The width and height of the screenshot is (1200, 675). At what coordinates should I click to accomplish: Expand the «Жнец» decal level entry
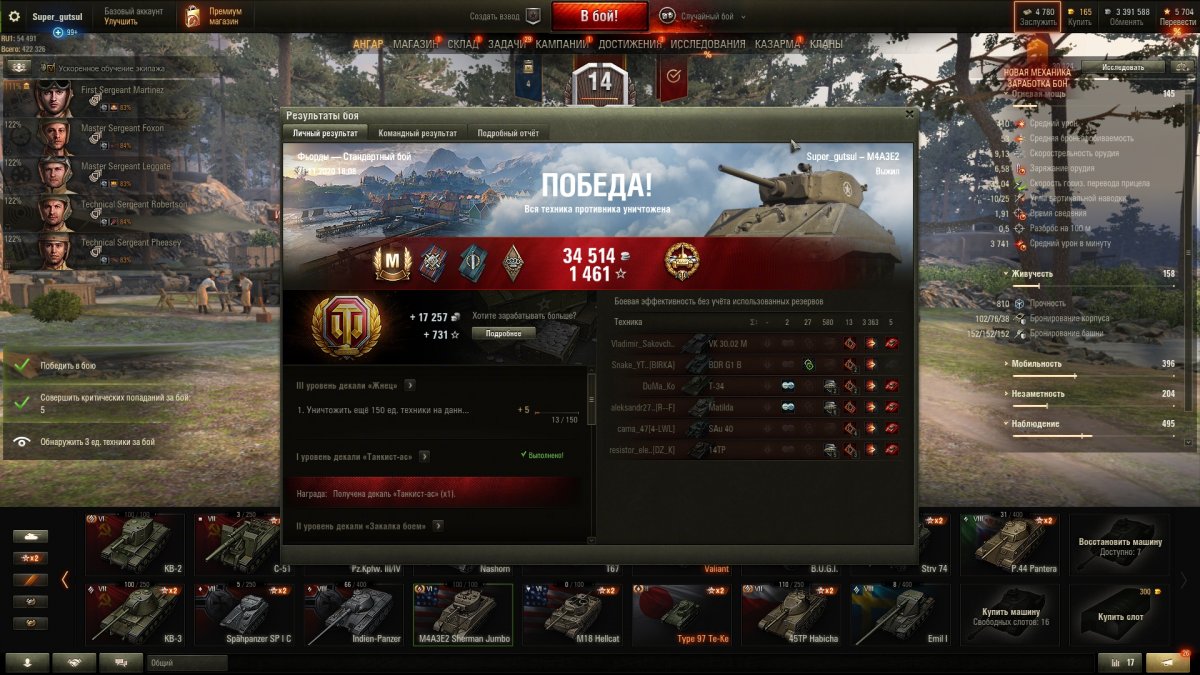point(410,385)
